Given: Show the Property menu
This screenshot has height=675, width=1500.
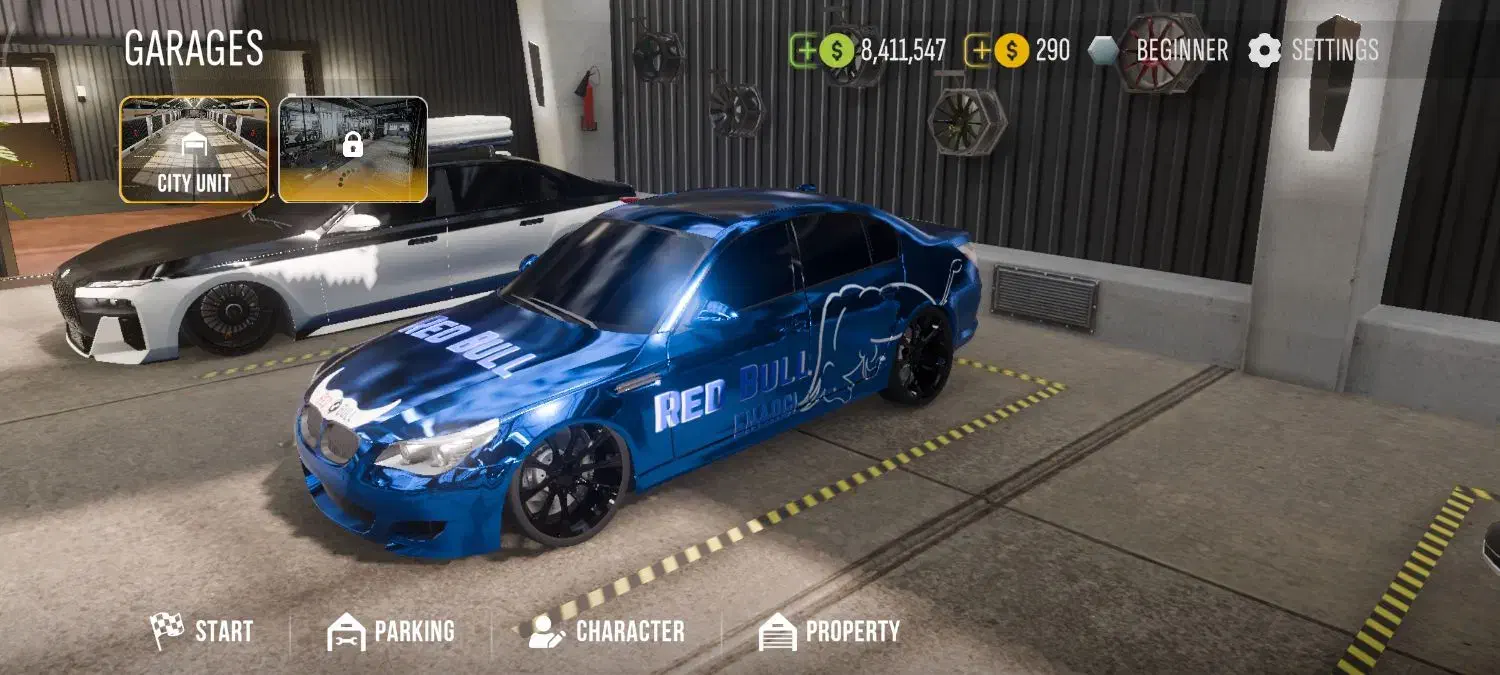Looking at the screenshot, I should [x=829, y=631].
